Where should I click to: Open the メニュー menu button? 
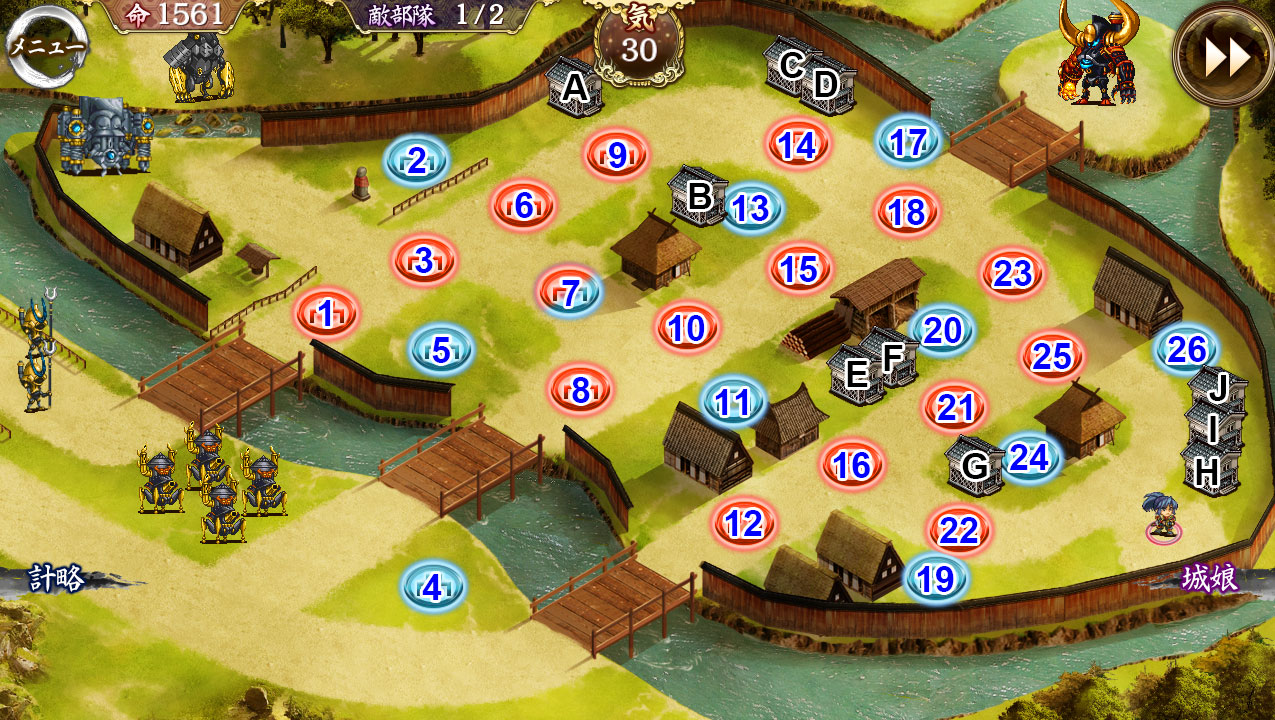pos(45,45)
